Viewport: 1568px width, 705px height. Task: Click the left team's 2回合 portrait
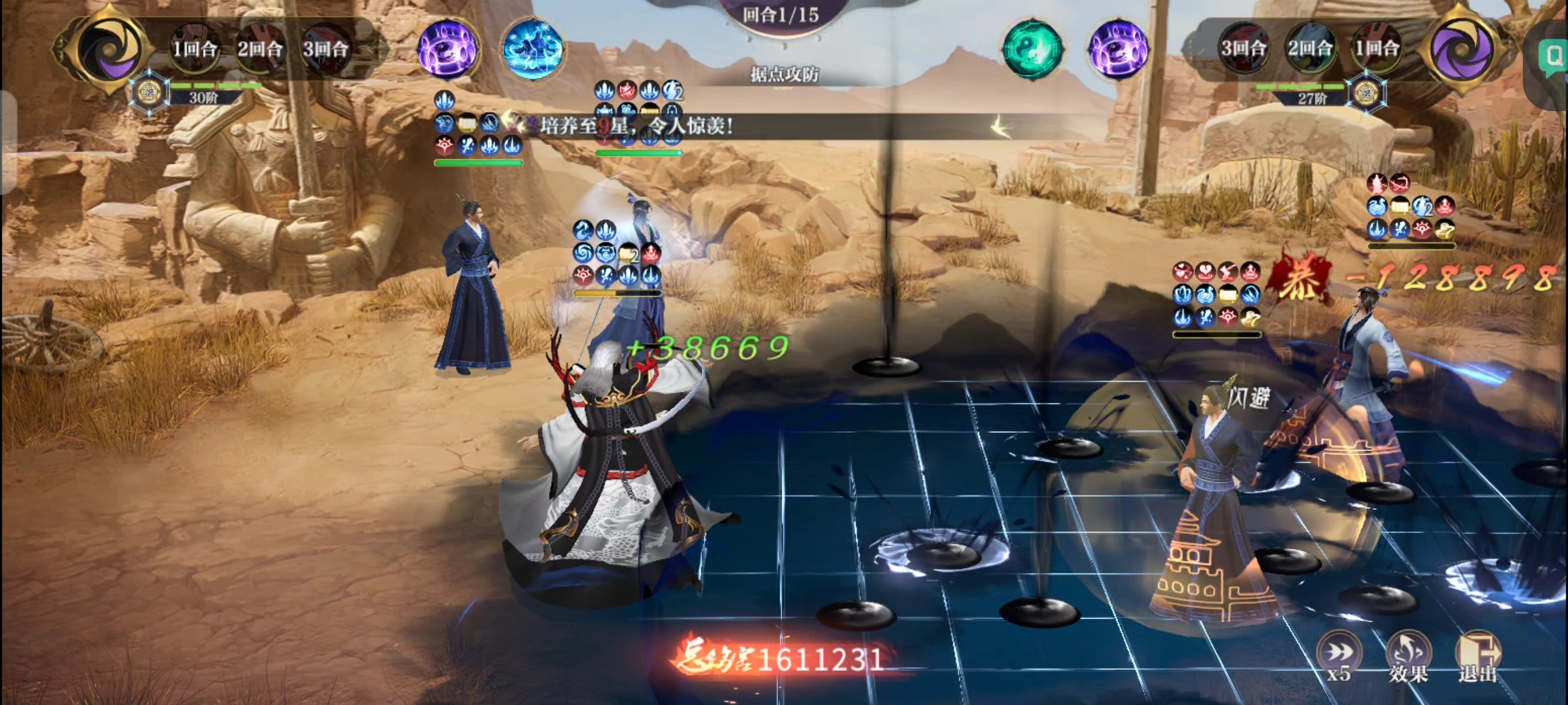pos(260,48)
